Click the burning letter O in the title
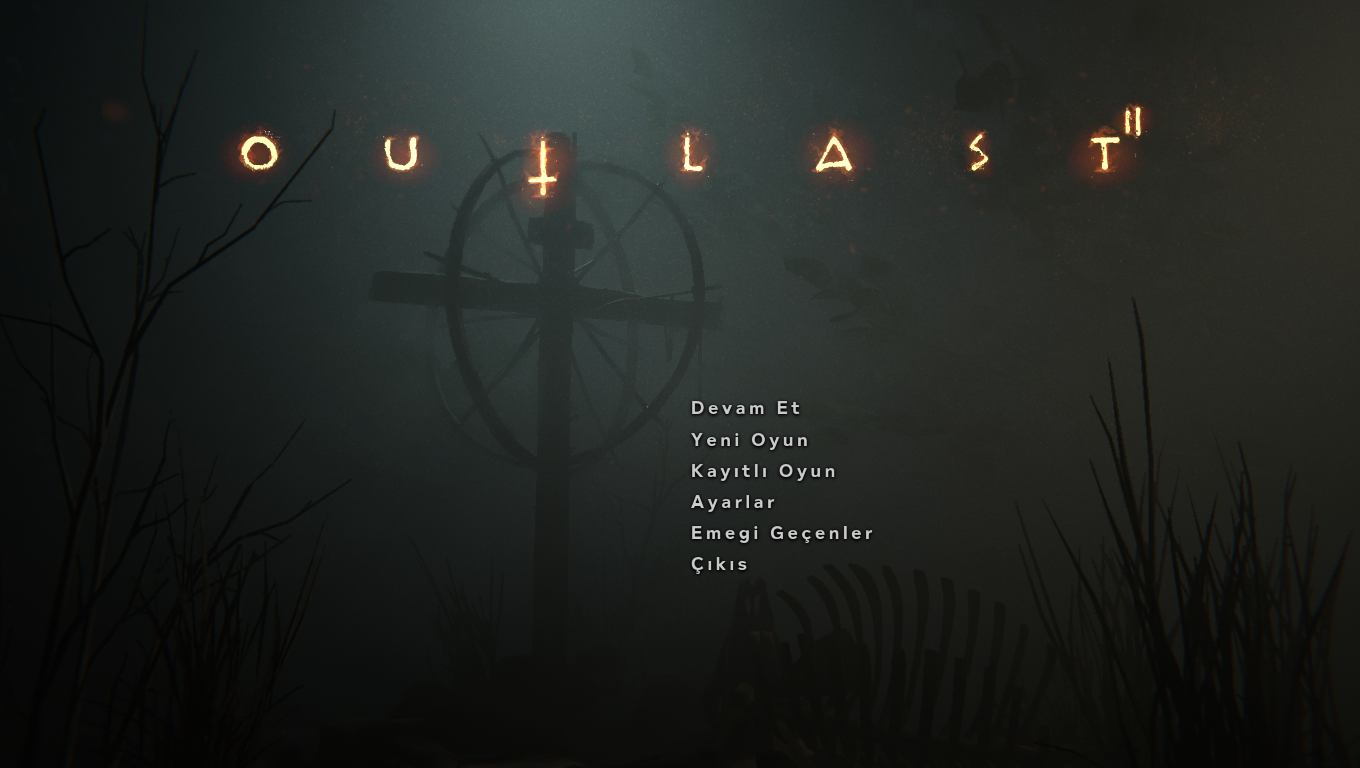1360x768 pixels. coord(260,155)
